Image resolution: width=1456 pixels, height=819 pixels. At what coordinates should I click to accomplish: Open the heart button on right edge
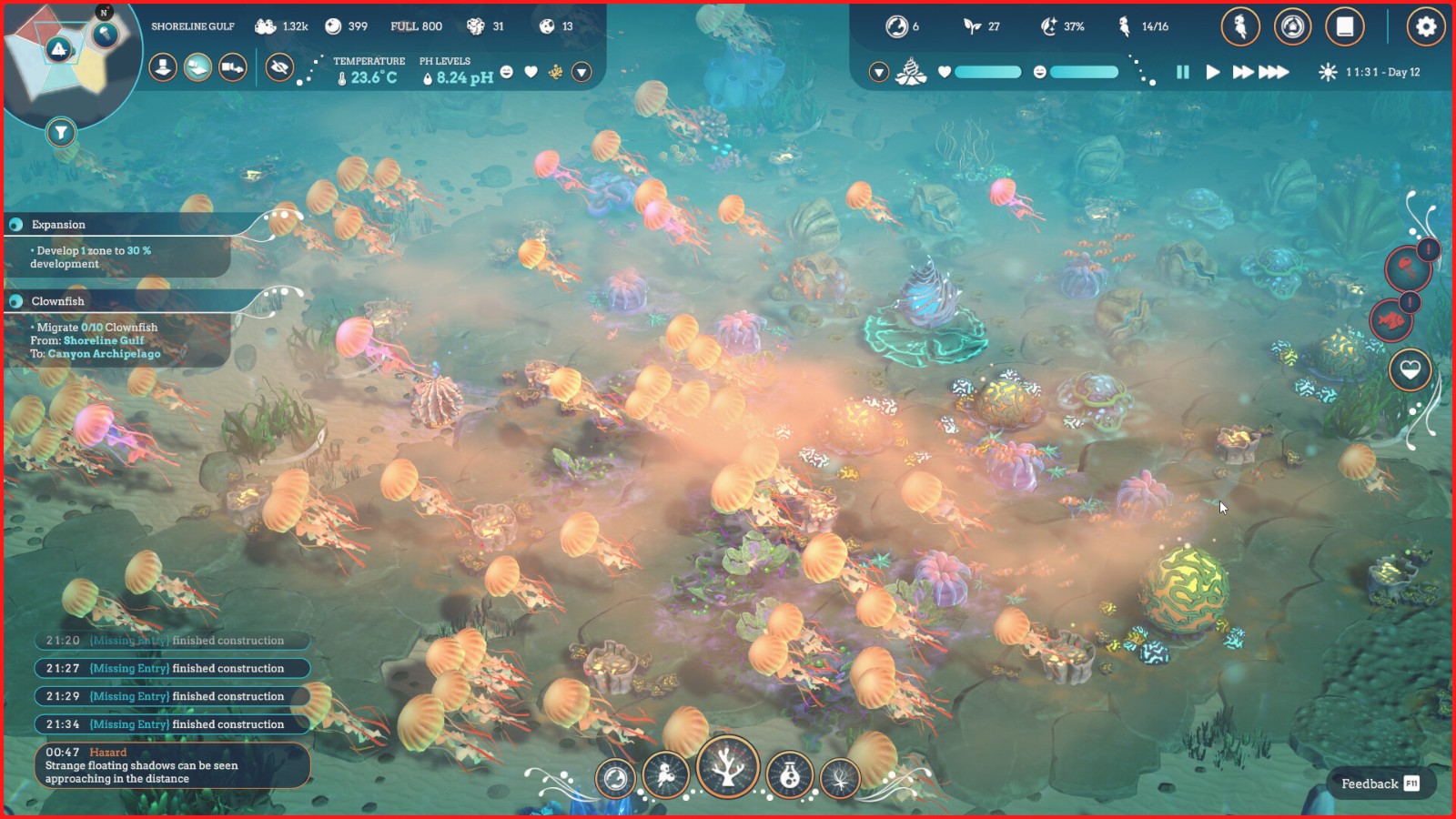pos(1410,369)
